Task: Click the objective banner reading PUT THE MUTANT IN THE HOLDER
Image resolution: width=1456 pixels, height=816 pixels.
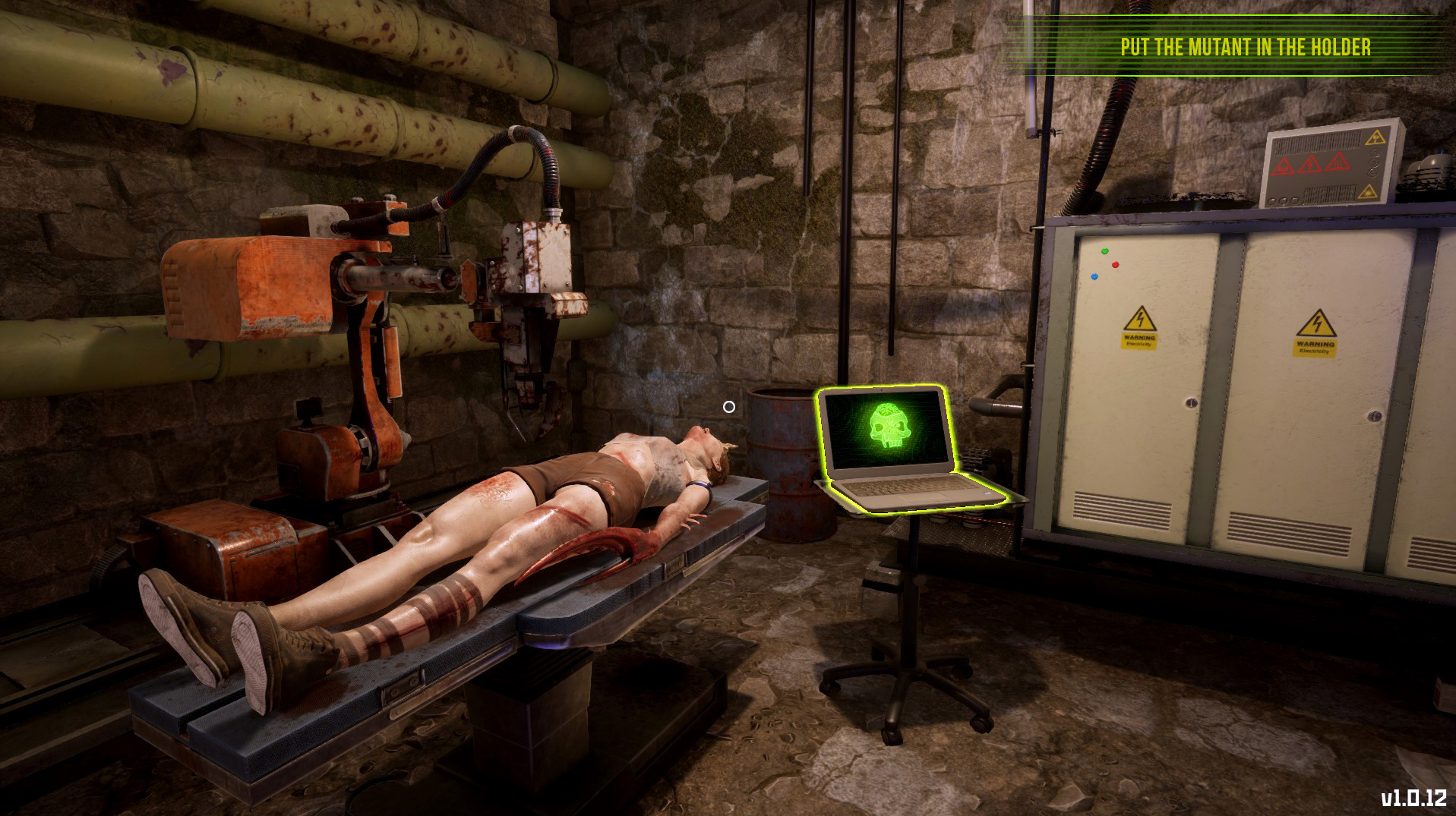Action: pyautogui.click(x=1243, y=46)
